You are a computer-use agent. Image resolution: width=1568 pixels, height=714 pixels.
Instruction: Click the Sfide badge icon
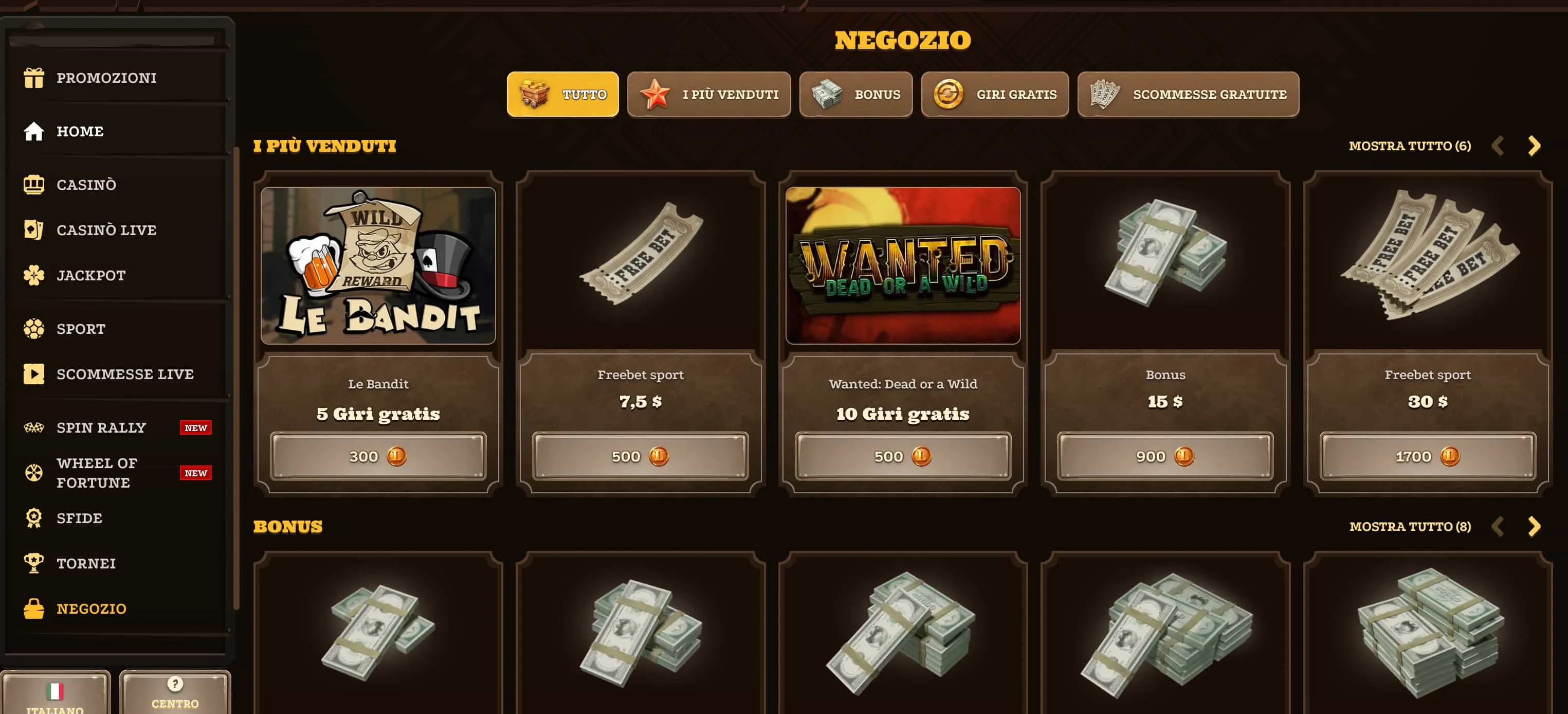click(x=33, y=518)
